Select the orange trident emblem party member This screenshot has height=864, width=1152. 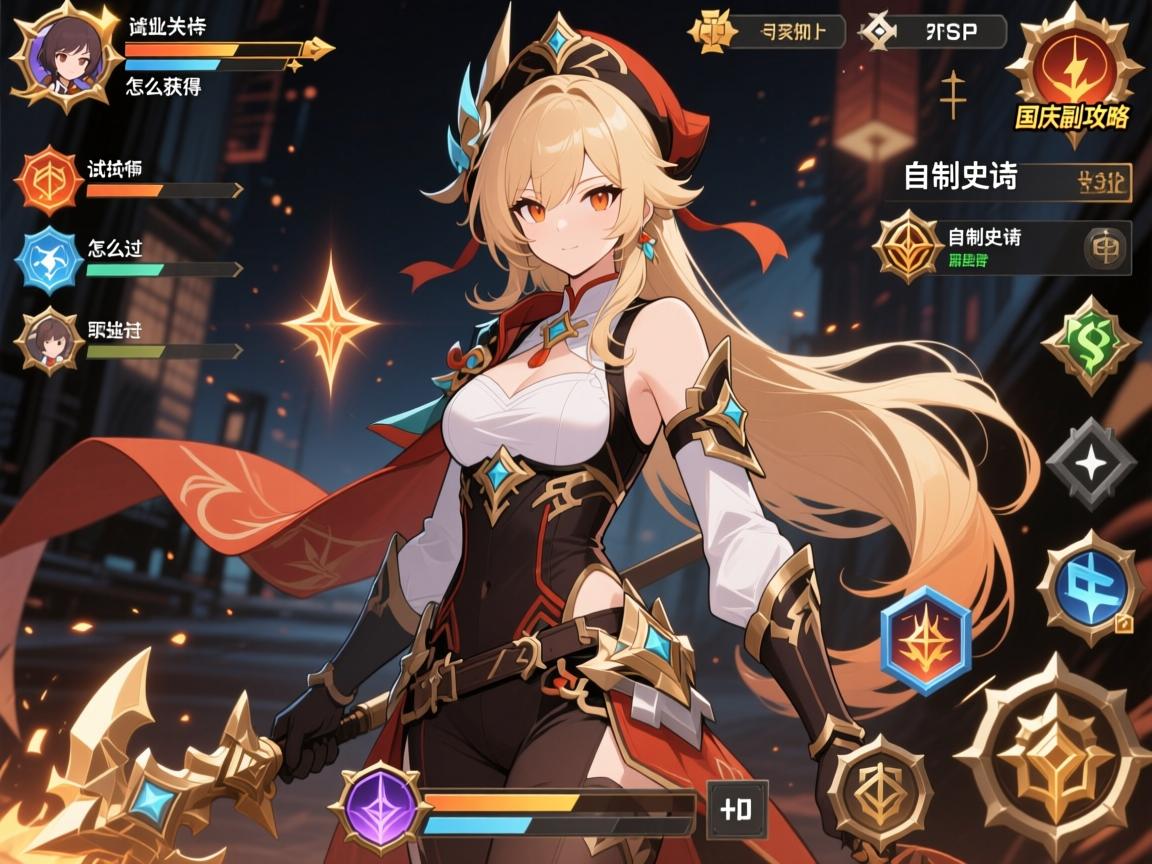point(48,181)
